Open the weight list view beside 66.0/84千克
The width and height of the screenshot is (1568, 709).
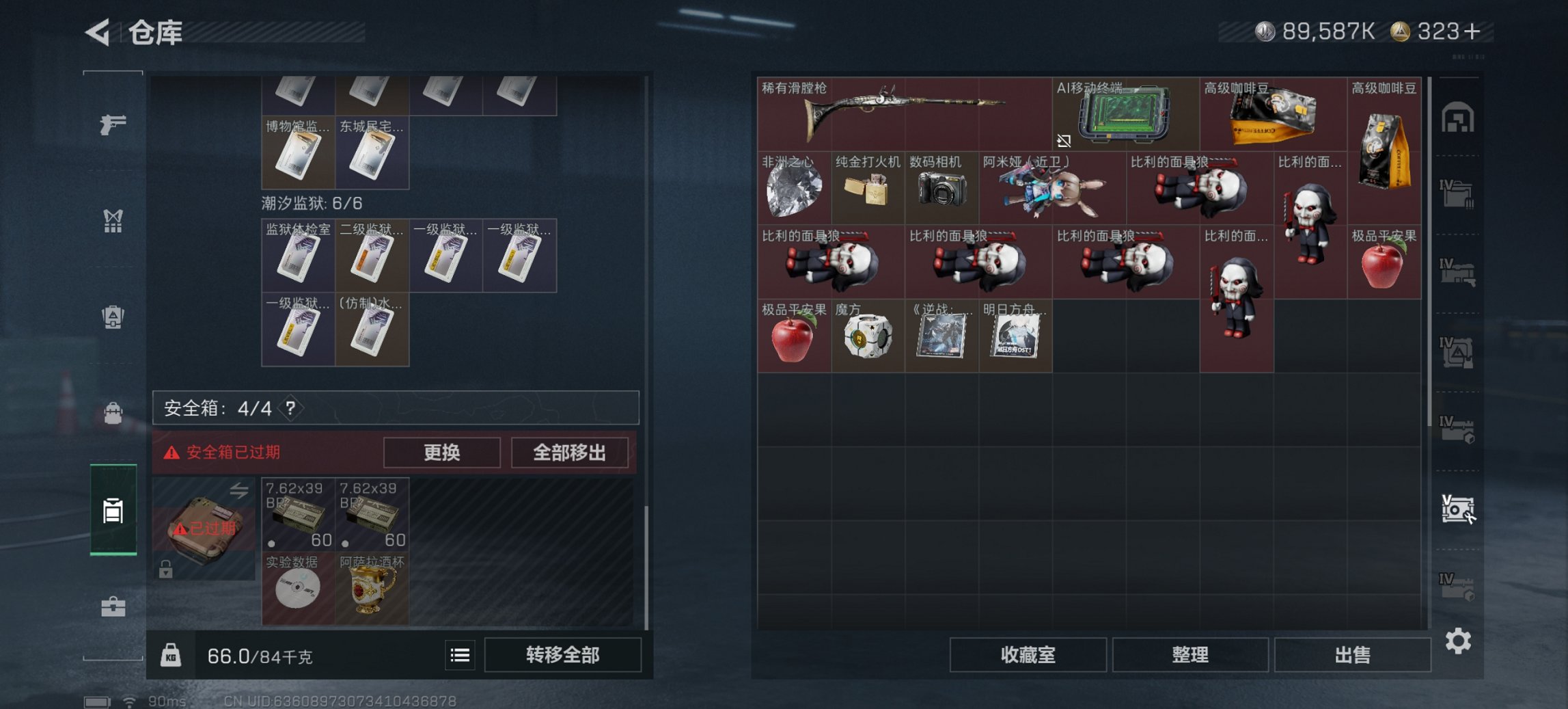pyautogui.click(x=460, y=655)
